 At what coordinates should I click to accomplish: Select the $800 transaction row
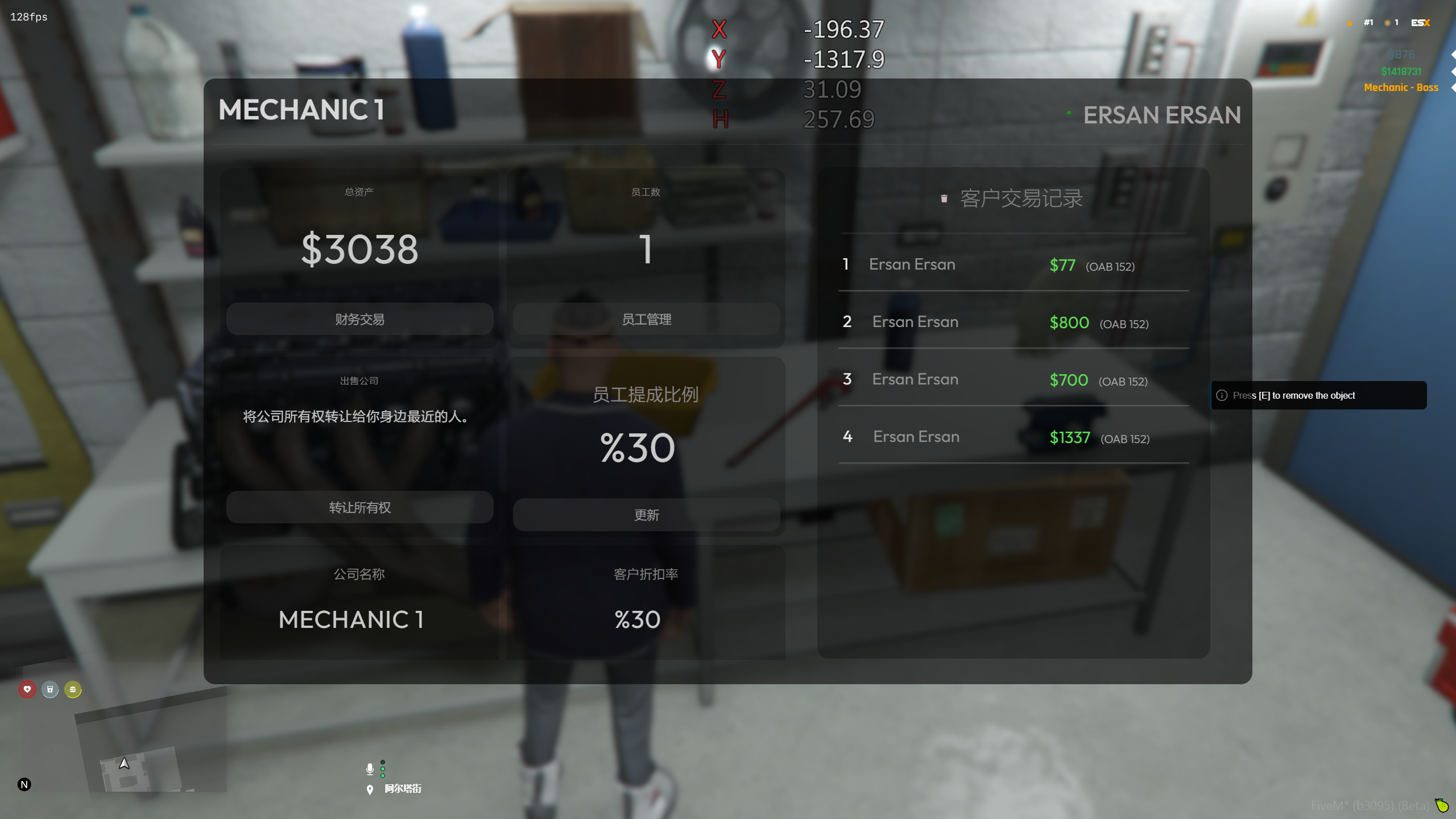tap(1013, 322)
